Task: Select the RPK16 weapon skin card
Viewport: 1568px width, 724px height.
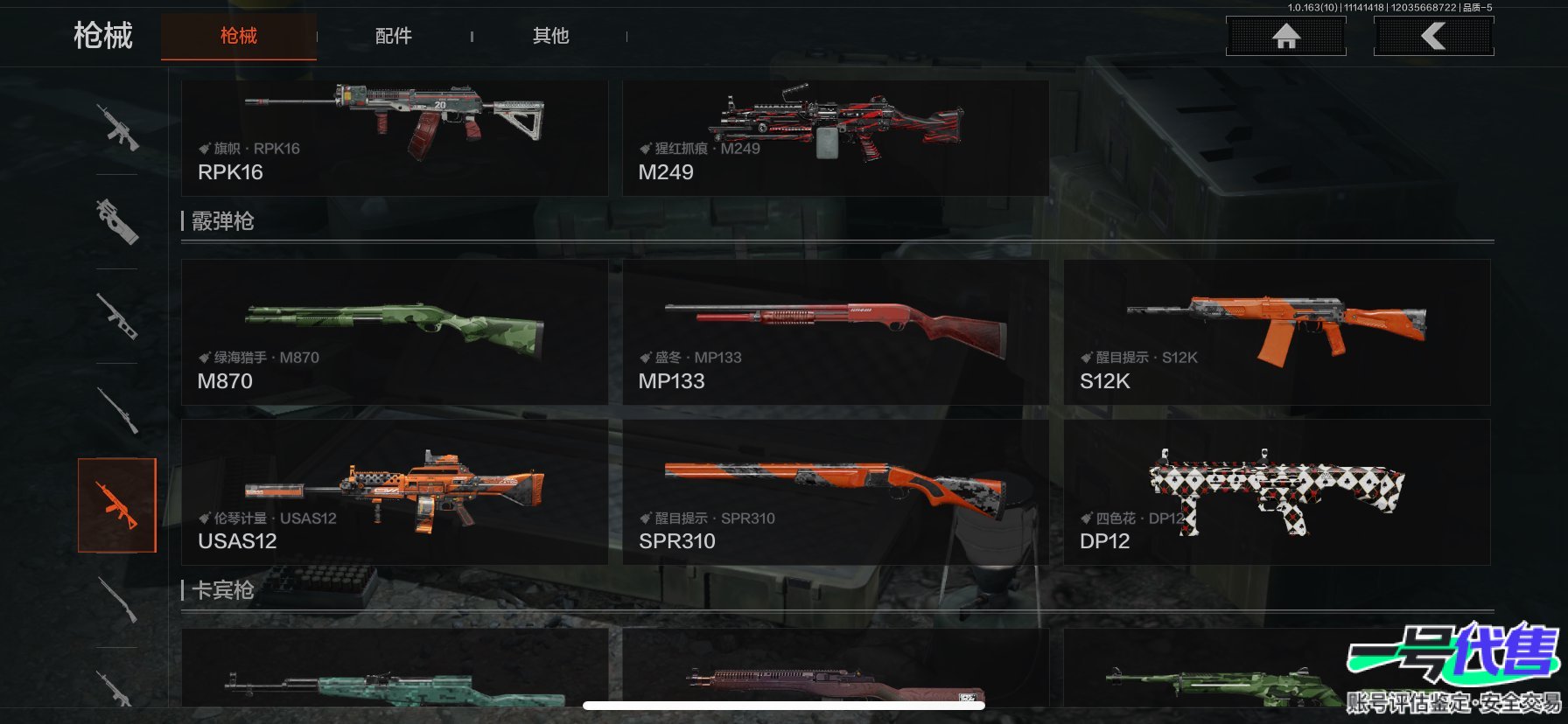Action: [394, 137]
